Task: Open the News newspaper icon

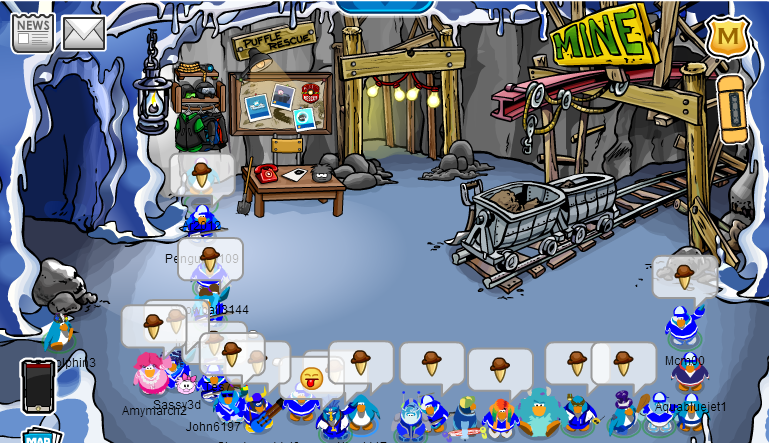Action: pos(32,32)
